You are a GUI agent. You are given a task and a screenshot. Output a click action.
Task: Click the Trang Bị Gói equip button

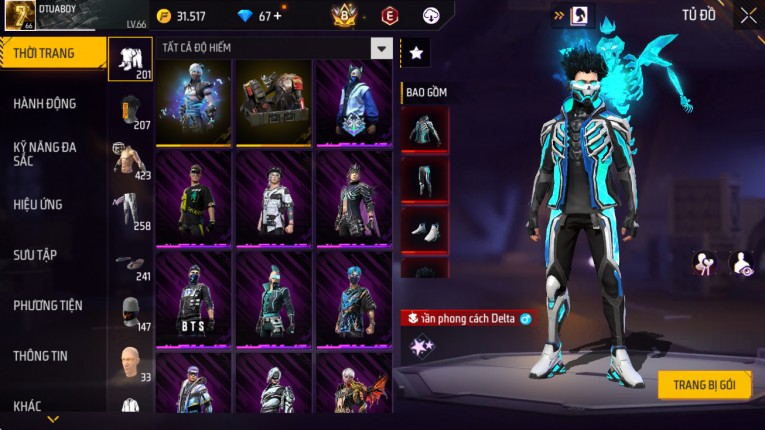(704, 385)
